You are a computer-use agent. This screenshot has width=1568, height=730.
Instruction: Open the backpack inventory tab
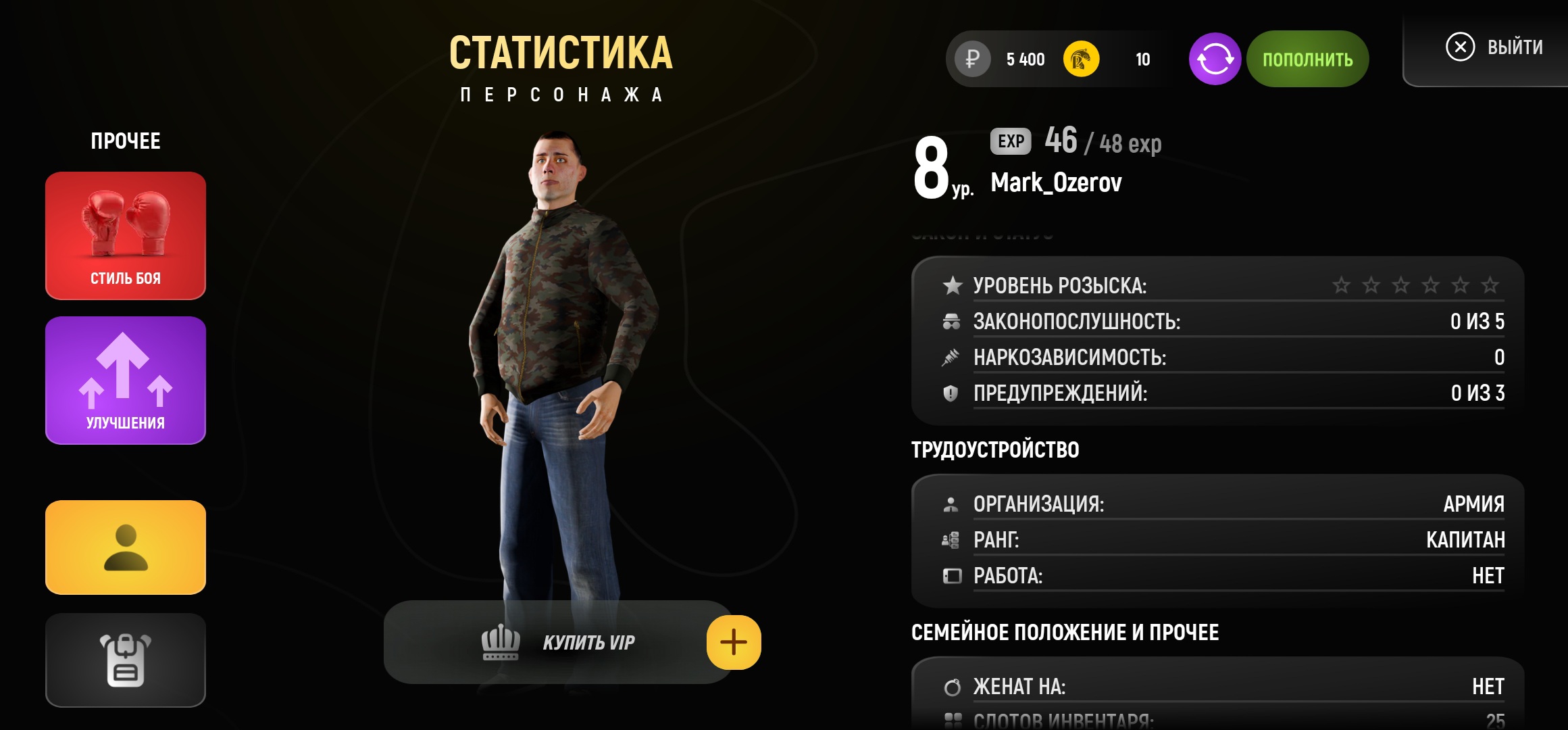pos(126,660)
